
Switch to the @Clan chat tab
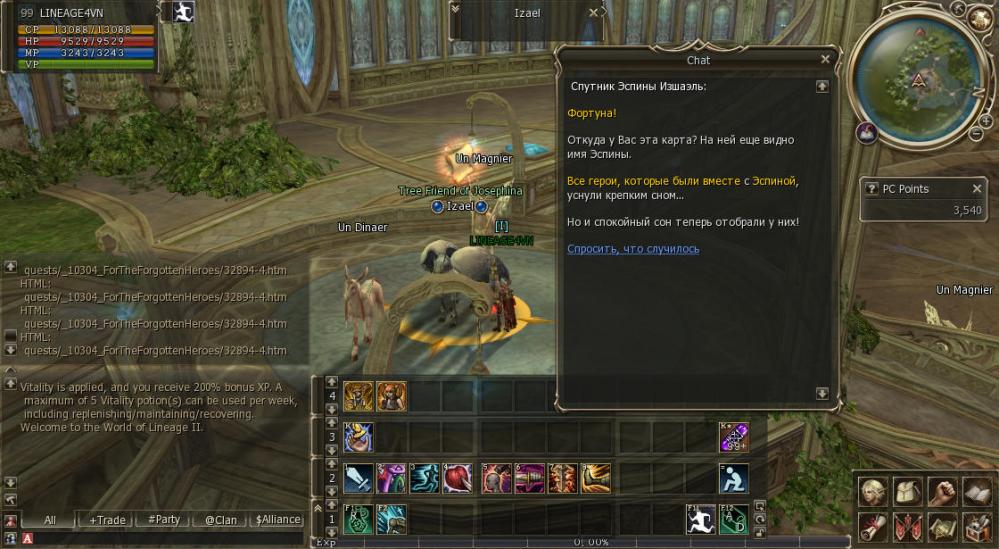(220, 520)
